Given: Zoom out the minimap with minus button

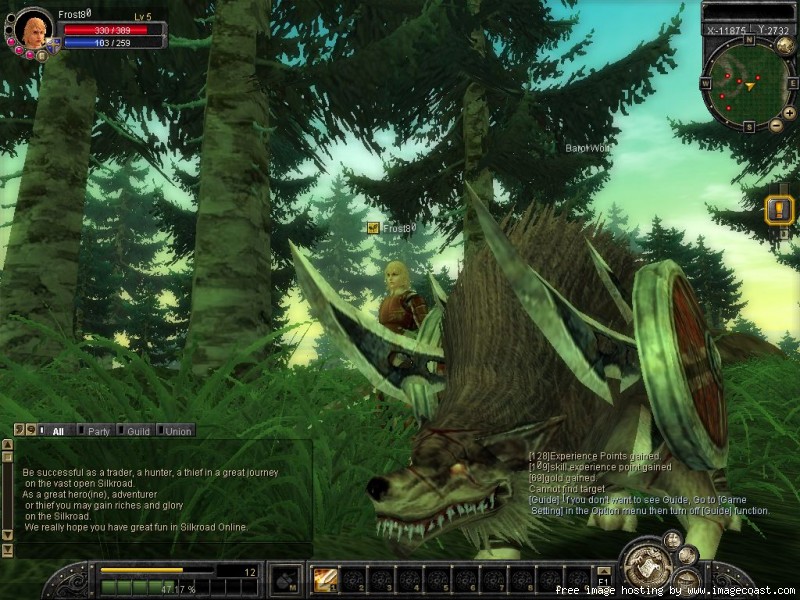Looking at the screenshot, I should (x=776, y=126).
